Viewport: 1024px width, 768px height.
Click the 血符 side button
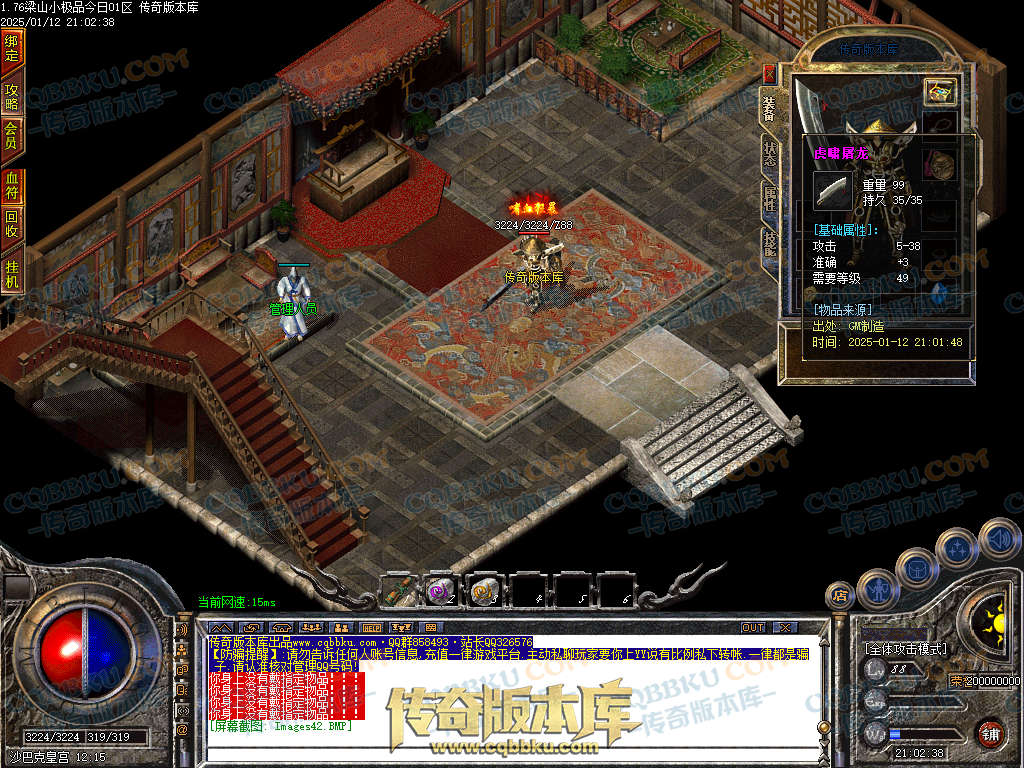(12, 185)
